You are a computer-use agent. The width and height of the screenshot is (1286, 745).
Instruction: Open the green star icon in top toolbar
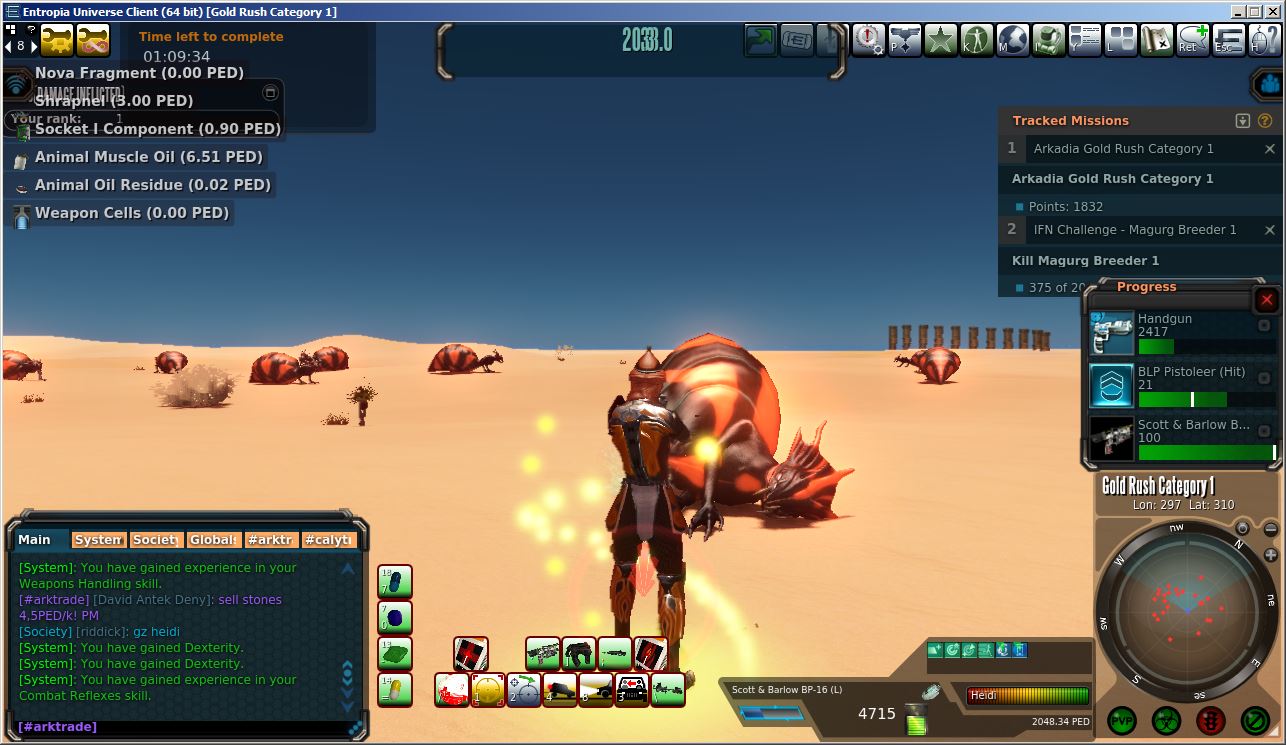(x=940, y=40)
